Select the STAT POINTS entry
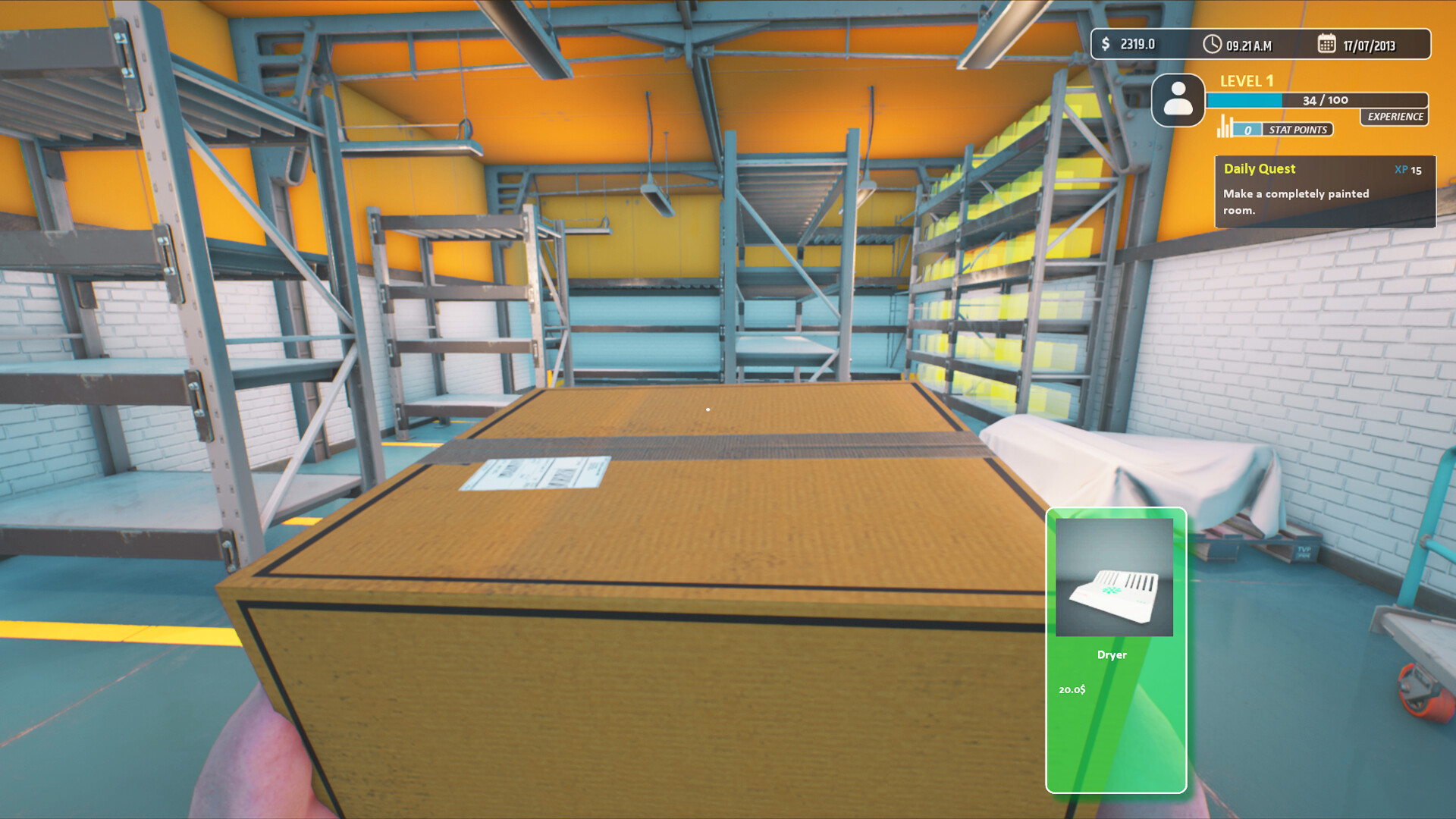Image resolution: width=1456 pixels, height=819 pixels. pos(1297,130)
